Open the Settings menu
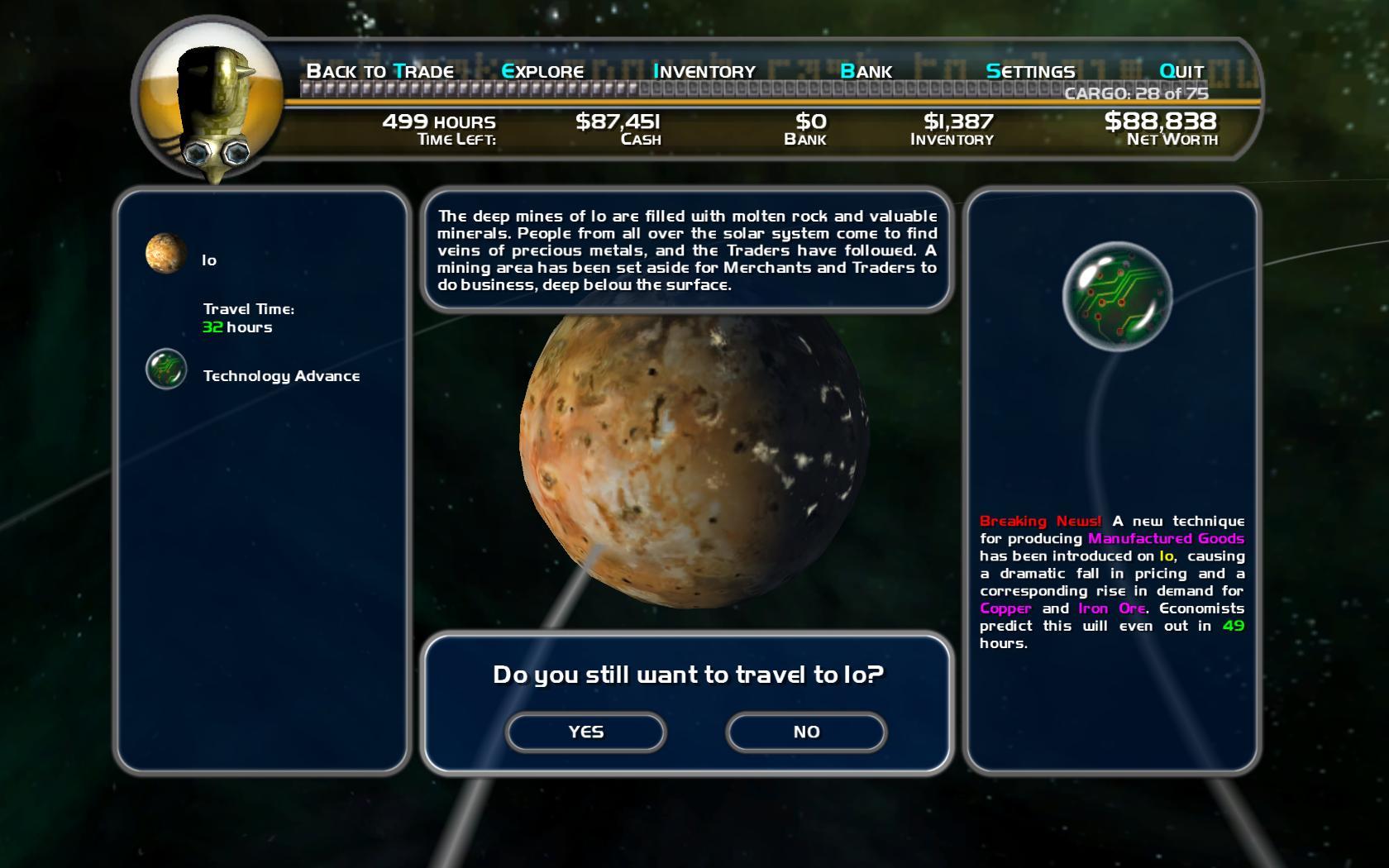This screenshot has height=868, width=1389. (1030, 71)
